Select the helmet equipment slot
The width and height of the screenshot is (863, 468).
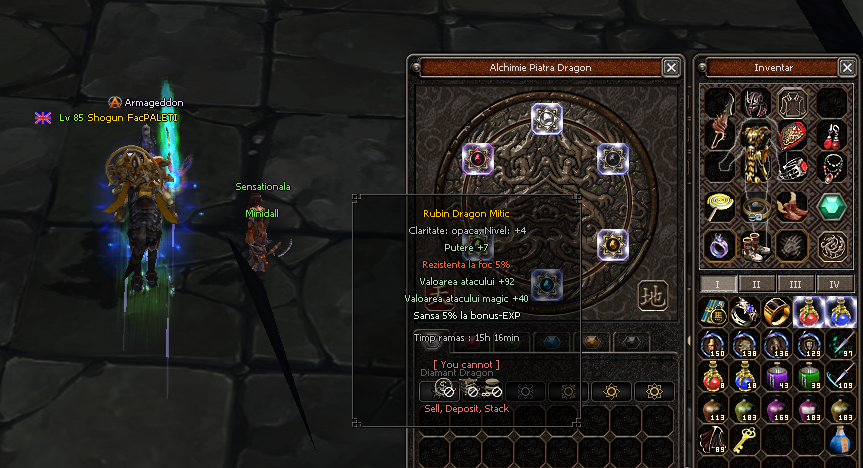click(755, 102)
